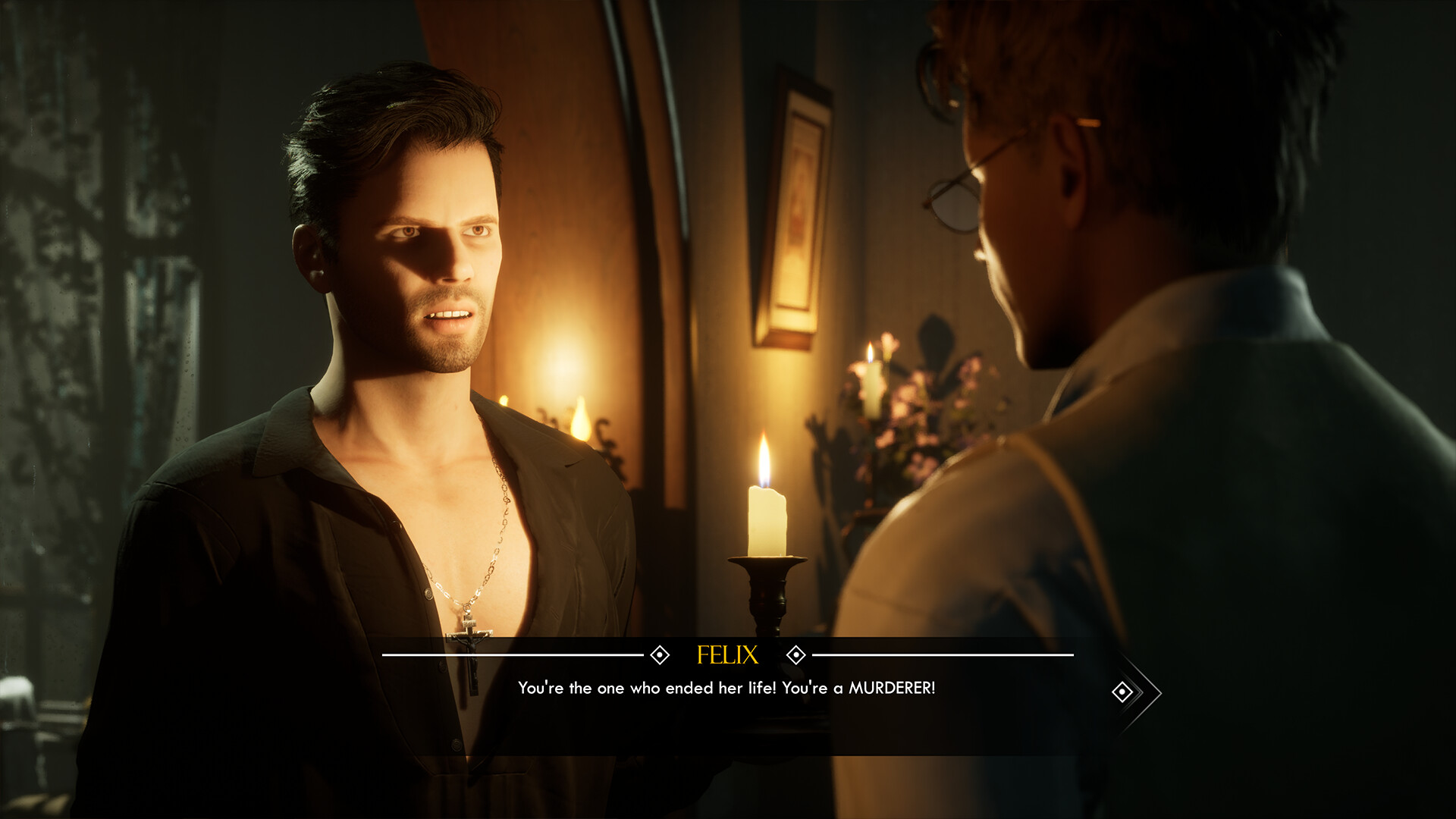Click the diamond advance indicator to continue dialogue
Viewport: 1456px width, 819px height.
1122,692
